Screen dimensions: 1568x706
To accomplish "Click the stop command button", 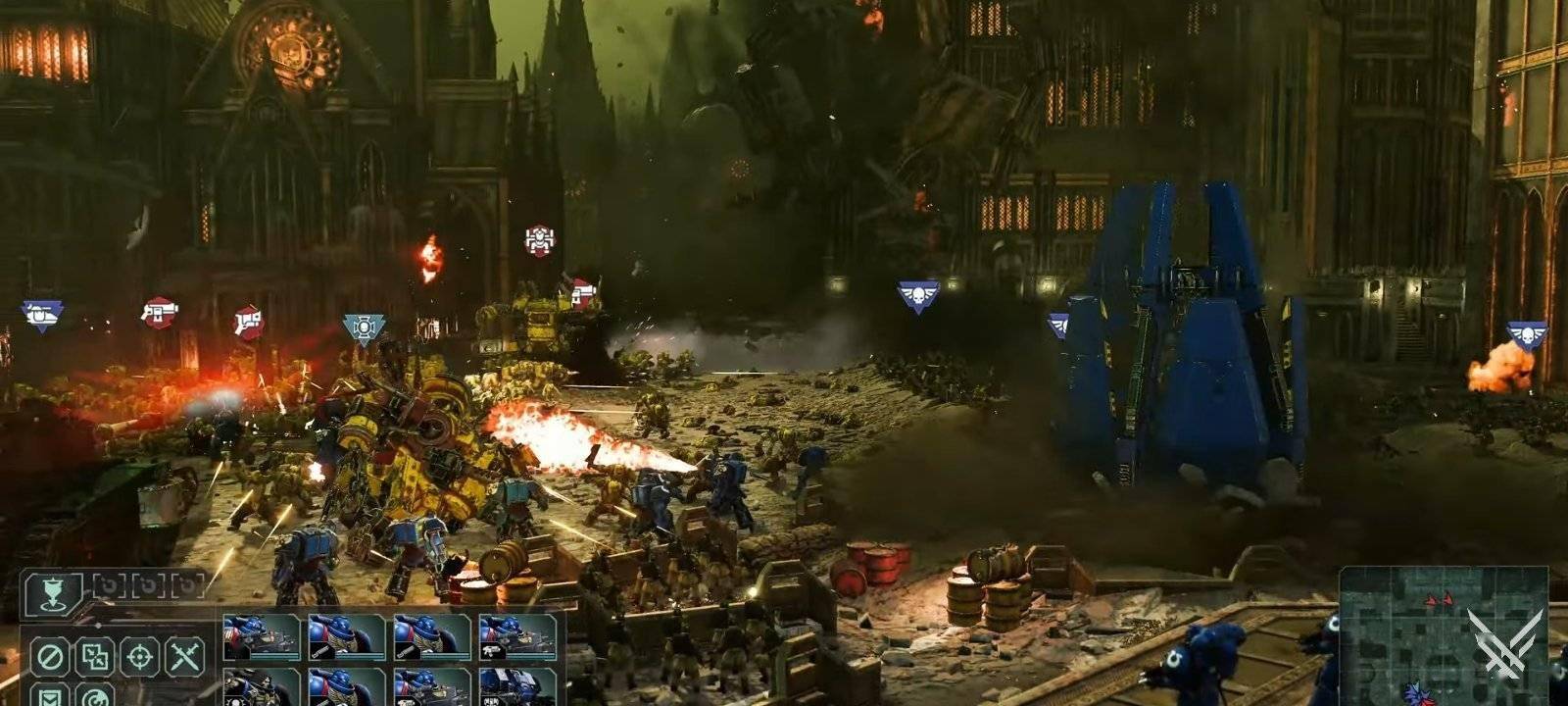I will [x=48, y=656].
